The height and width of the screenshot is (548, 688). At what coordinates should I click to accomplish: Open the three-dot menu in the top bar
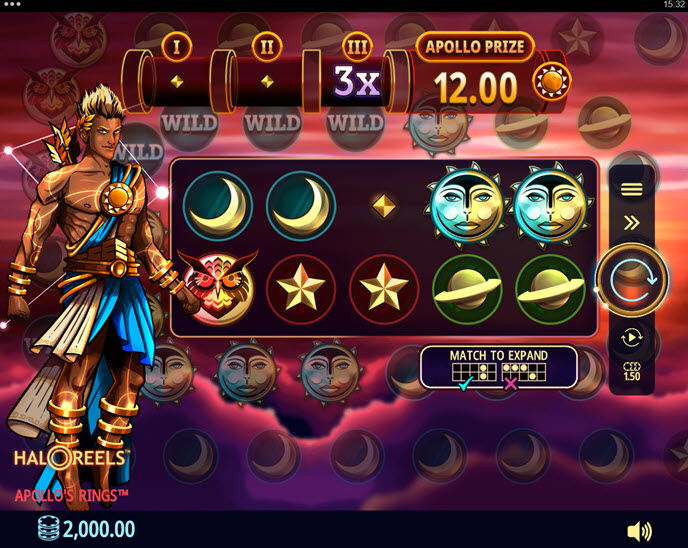click(x=13, y=5)
